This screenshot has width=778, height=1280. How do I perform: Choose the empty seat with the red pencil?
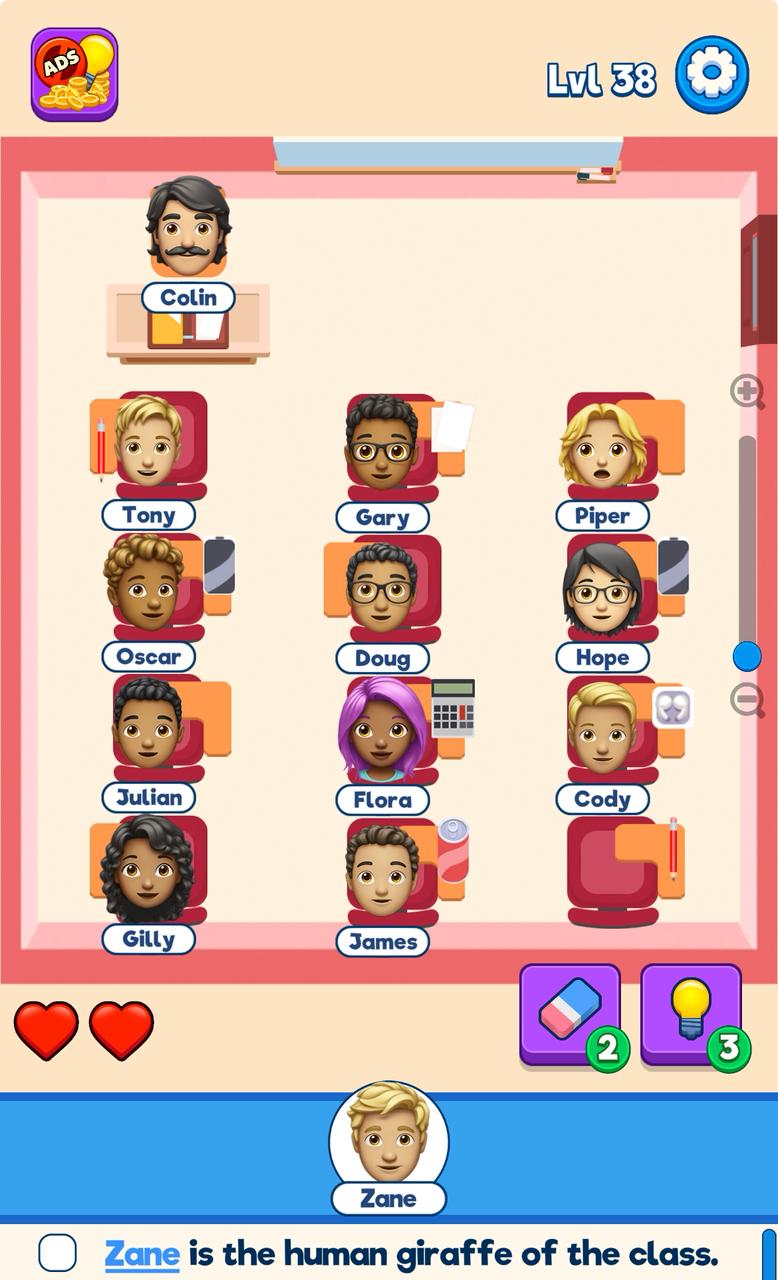(x=612, y=866)
